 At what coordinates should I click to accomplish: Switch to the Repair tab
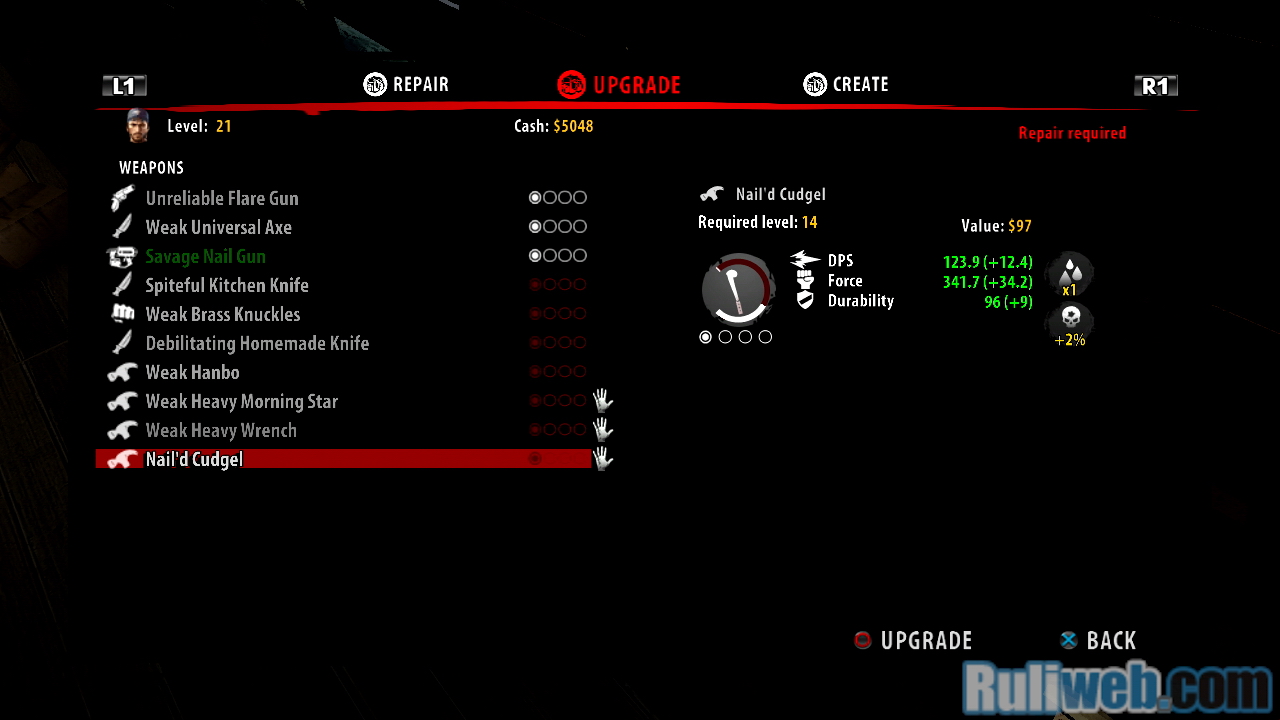pyautogui.click(x=407, y=85)
